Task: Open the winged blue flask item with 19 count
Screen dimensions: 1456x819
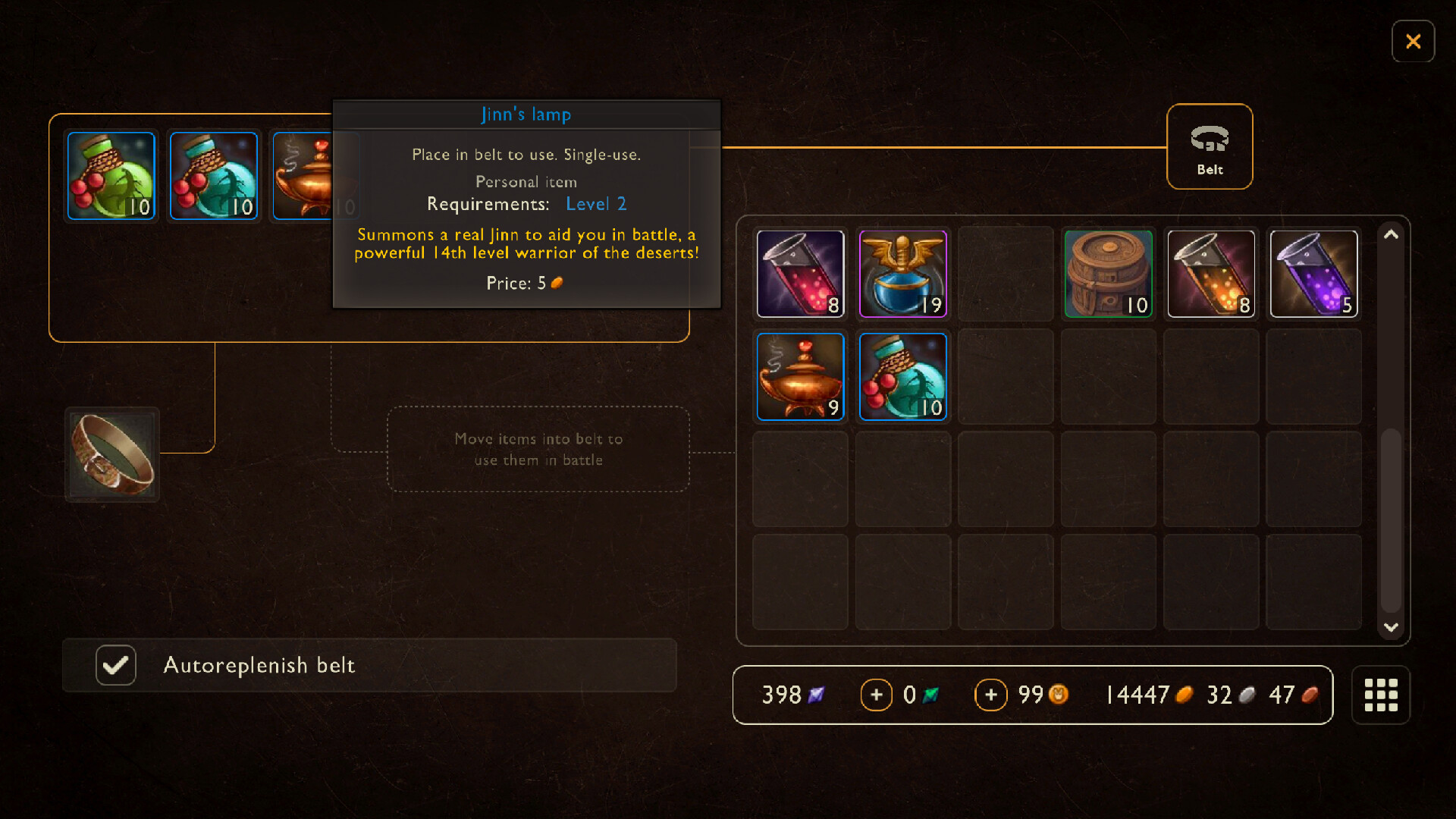Action: coord(902,274)
